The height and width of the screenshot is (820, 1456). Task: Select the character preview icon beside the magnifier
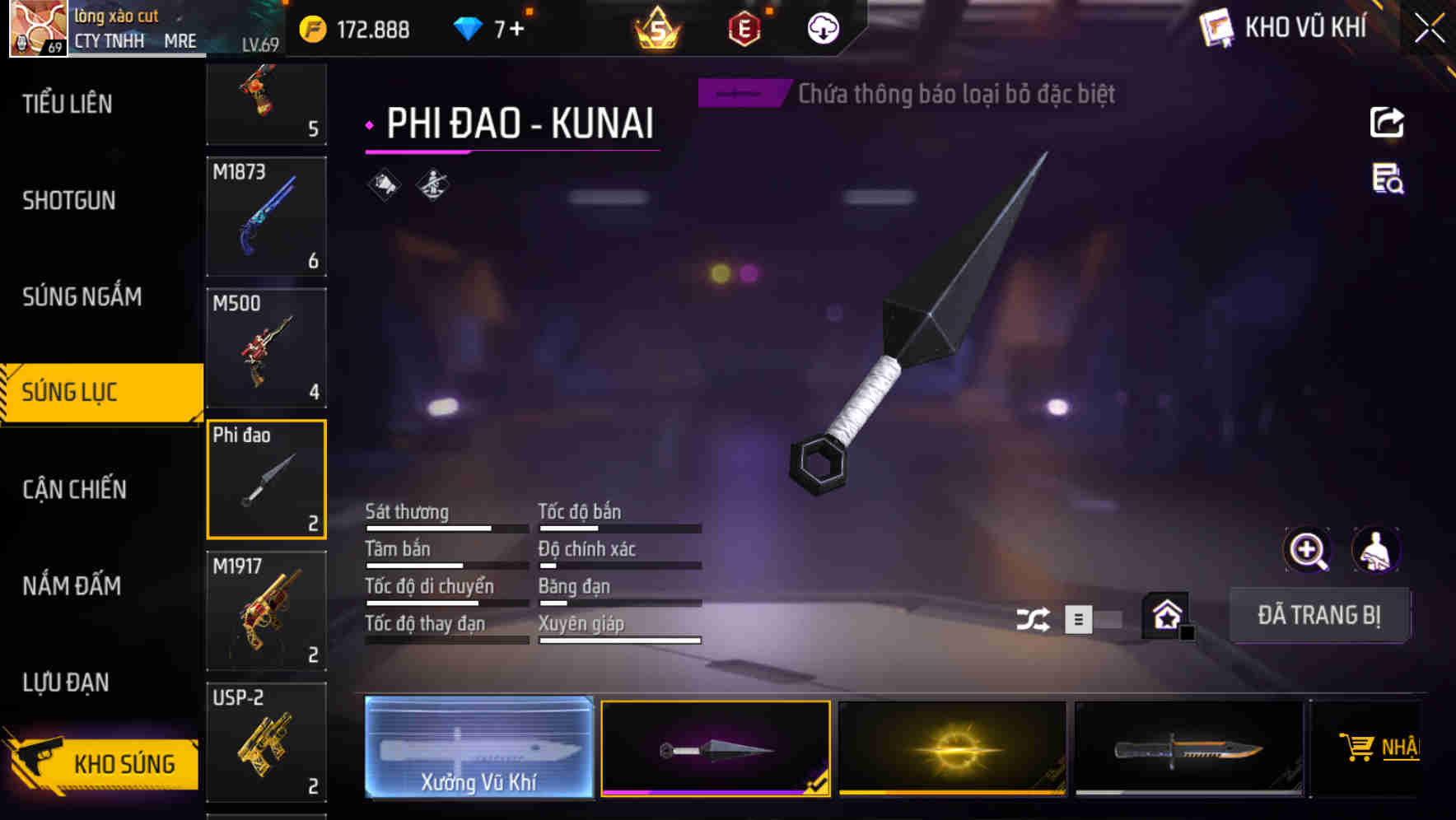click(x=1376, y=550)
